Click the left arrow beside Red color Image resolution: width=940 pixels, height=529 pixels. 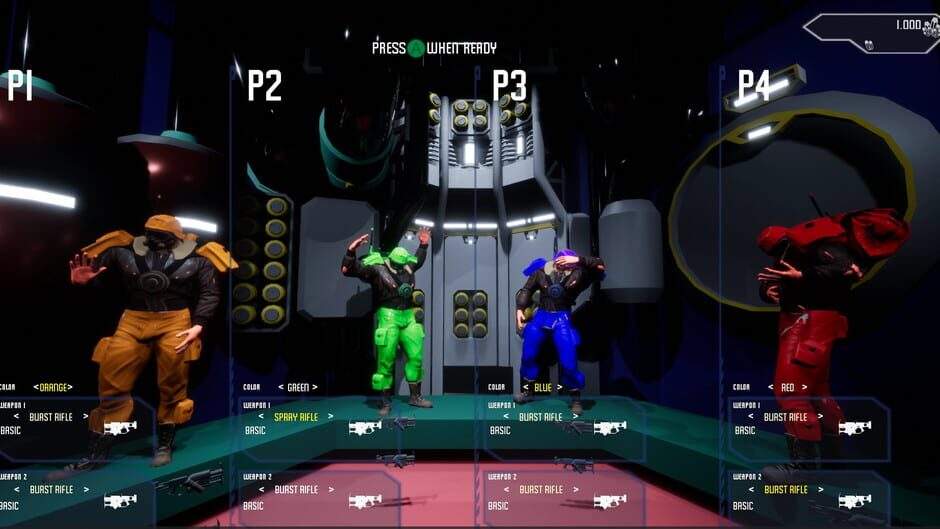click(770, 387)
